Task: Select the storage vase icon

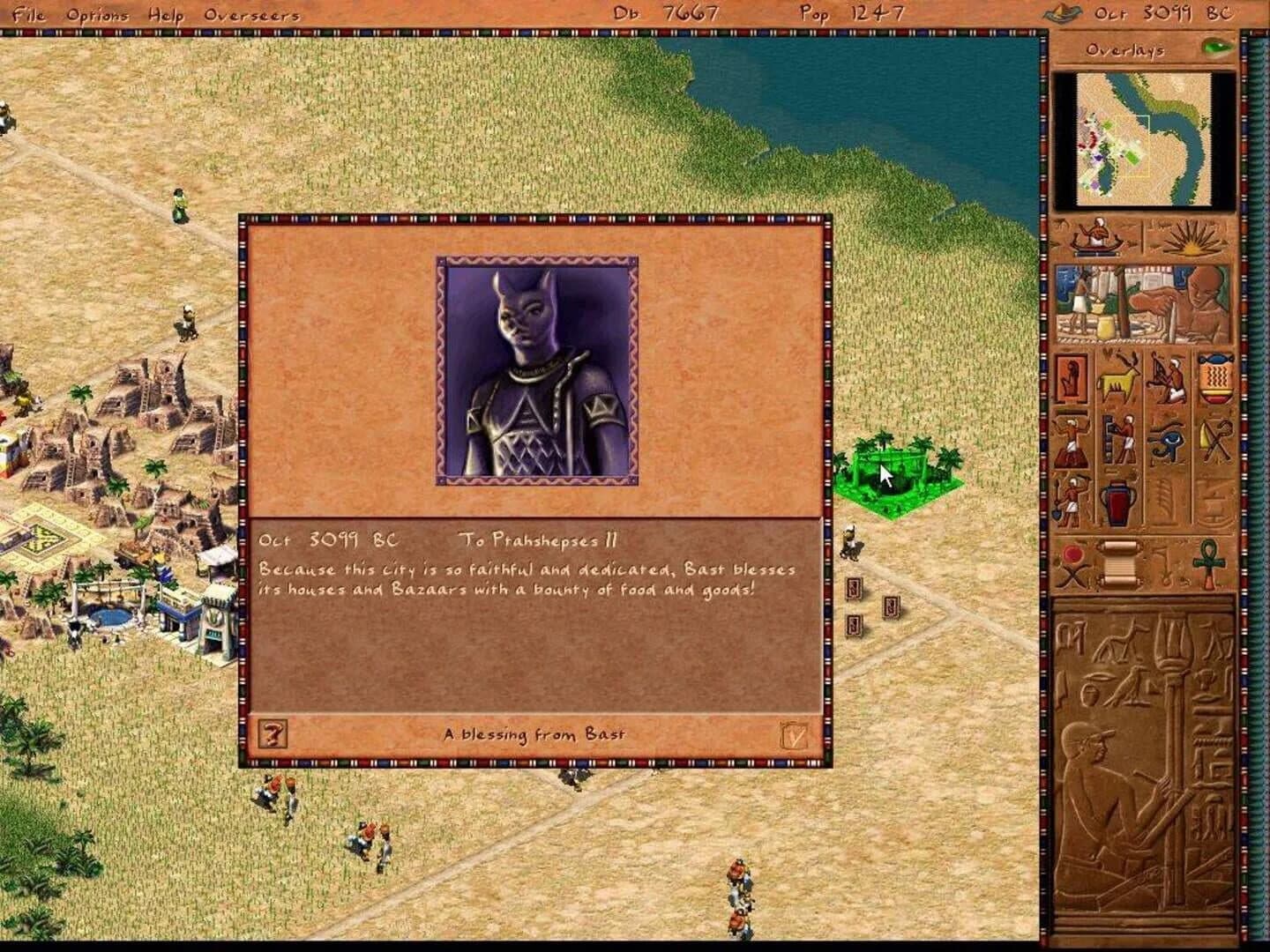Action: click(1117, 502)
